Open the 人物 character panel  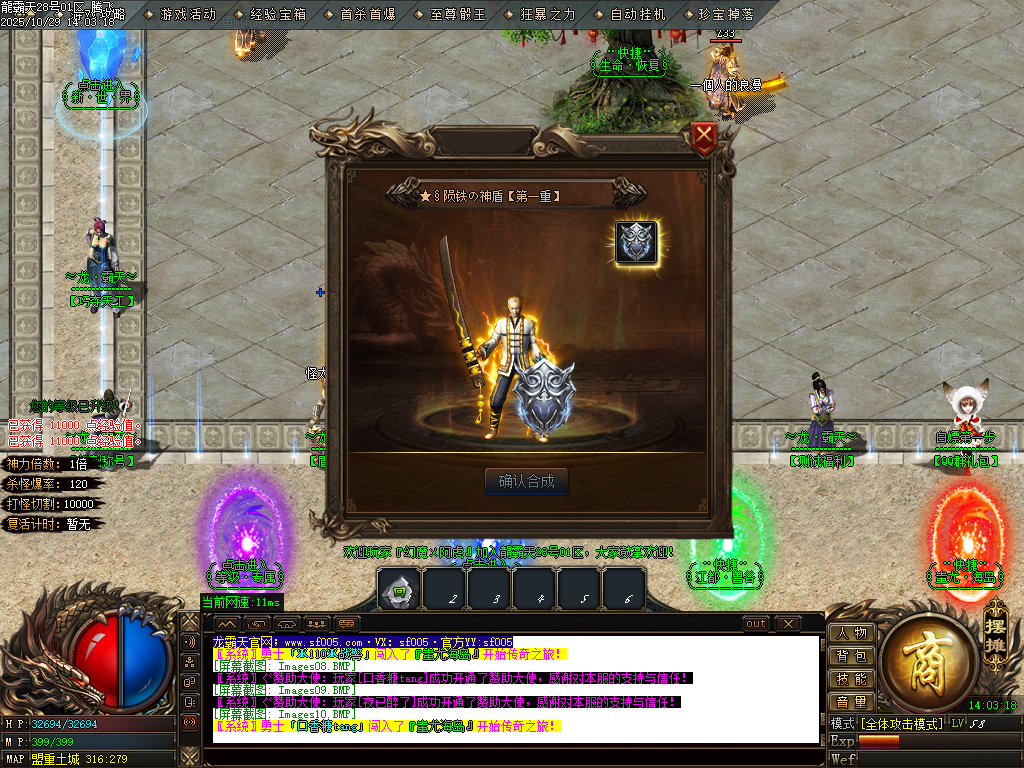click(x=851, y=633)
